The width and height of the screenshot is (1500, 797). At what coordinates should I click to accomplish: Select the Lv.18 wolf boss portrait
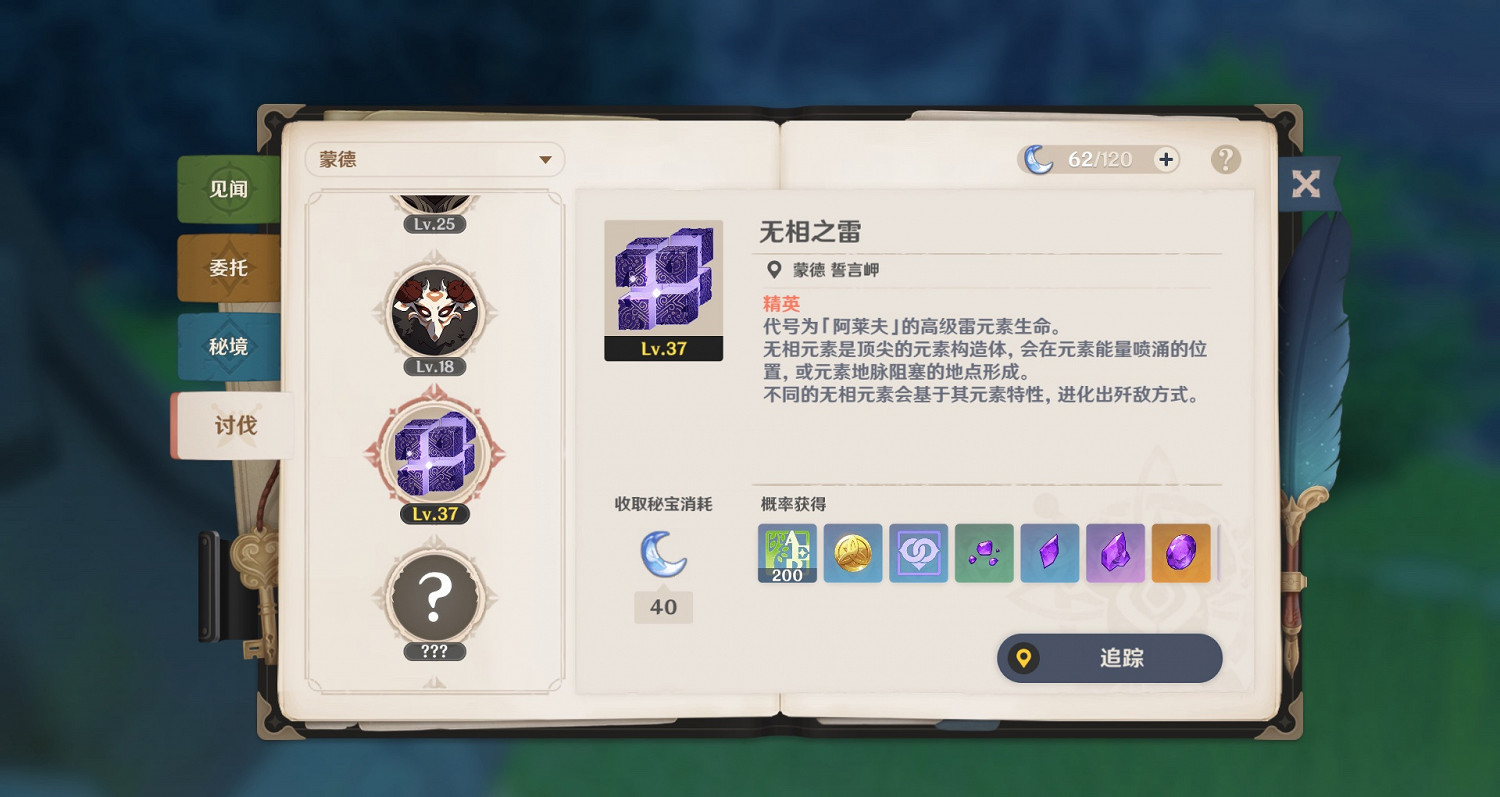click(435, 315)
